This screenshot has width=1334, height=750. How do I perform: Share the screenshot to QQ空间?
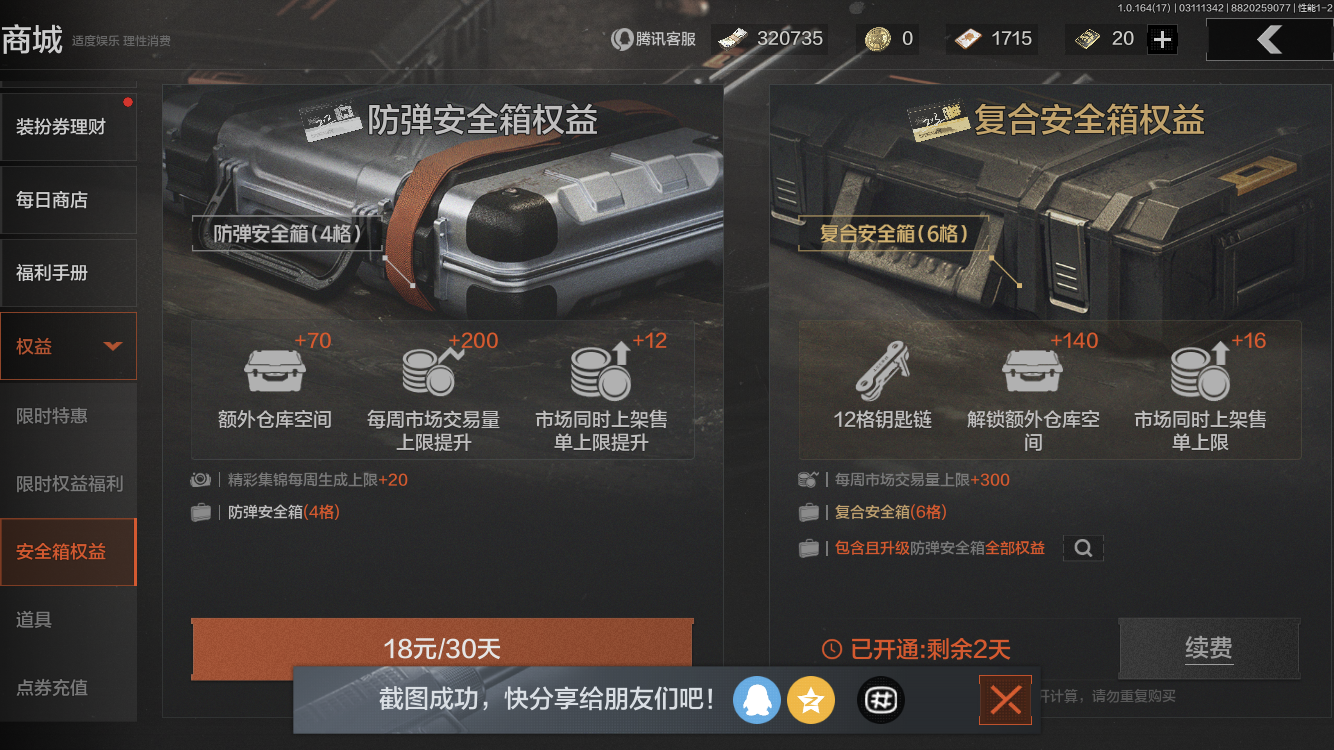[x=811, y=700]
